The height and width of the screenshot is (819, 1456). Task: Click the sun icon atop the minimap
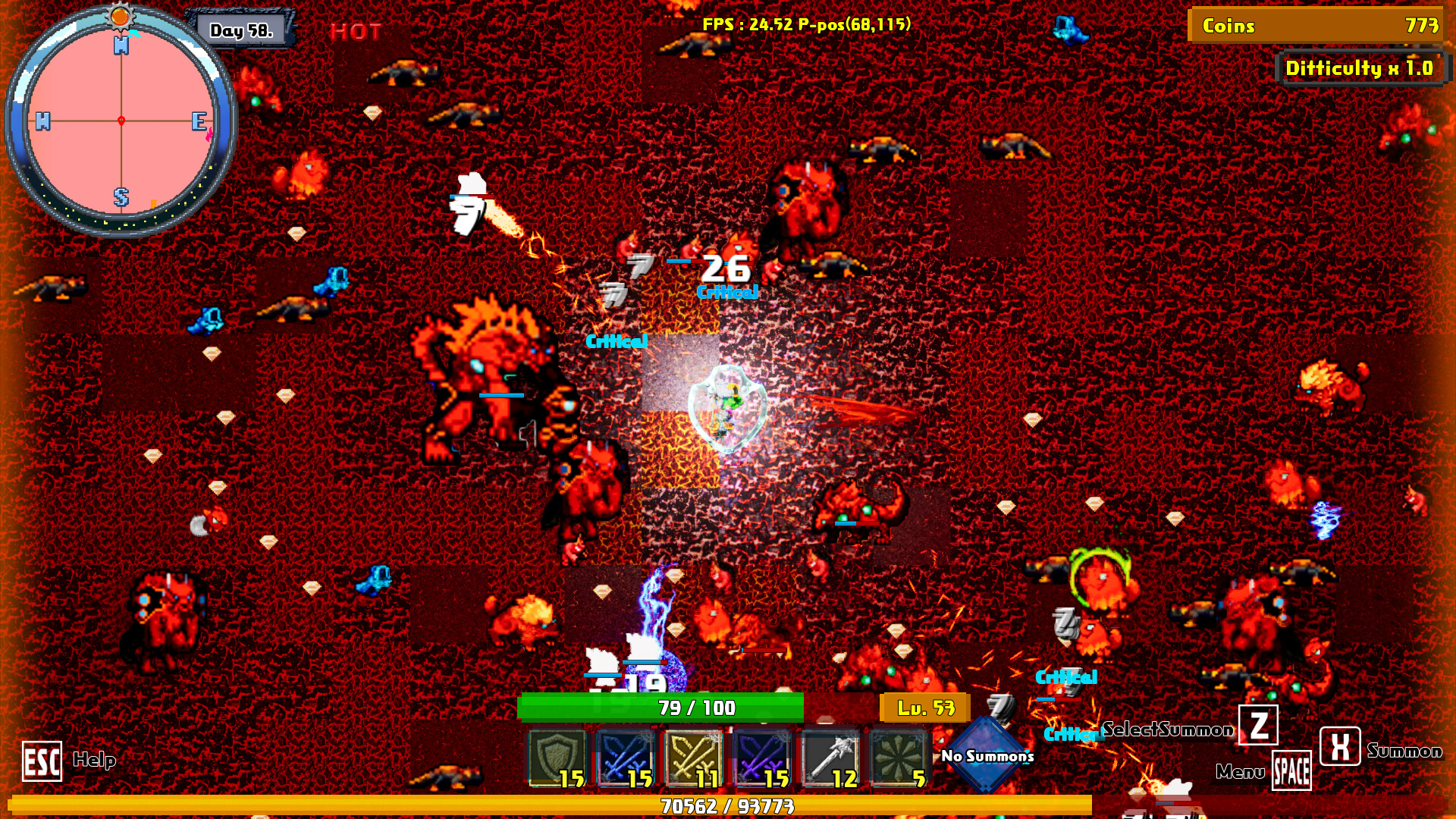point(120,15)
